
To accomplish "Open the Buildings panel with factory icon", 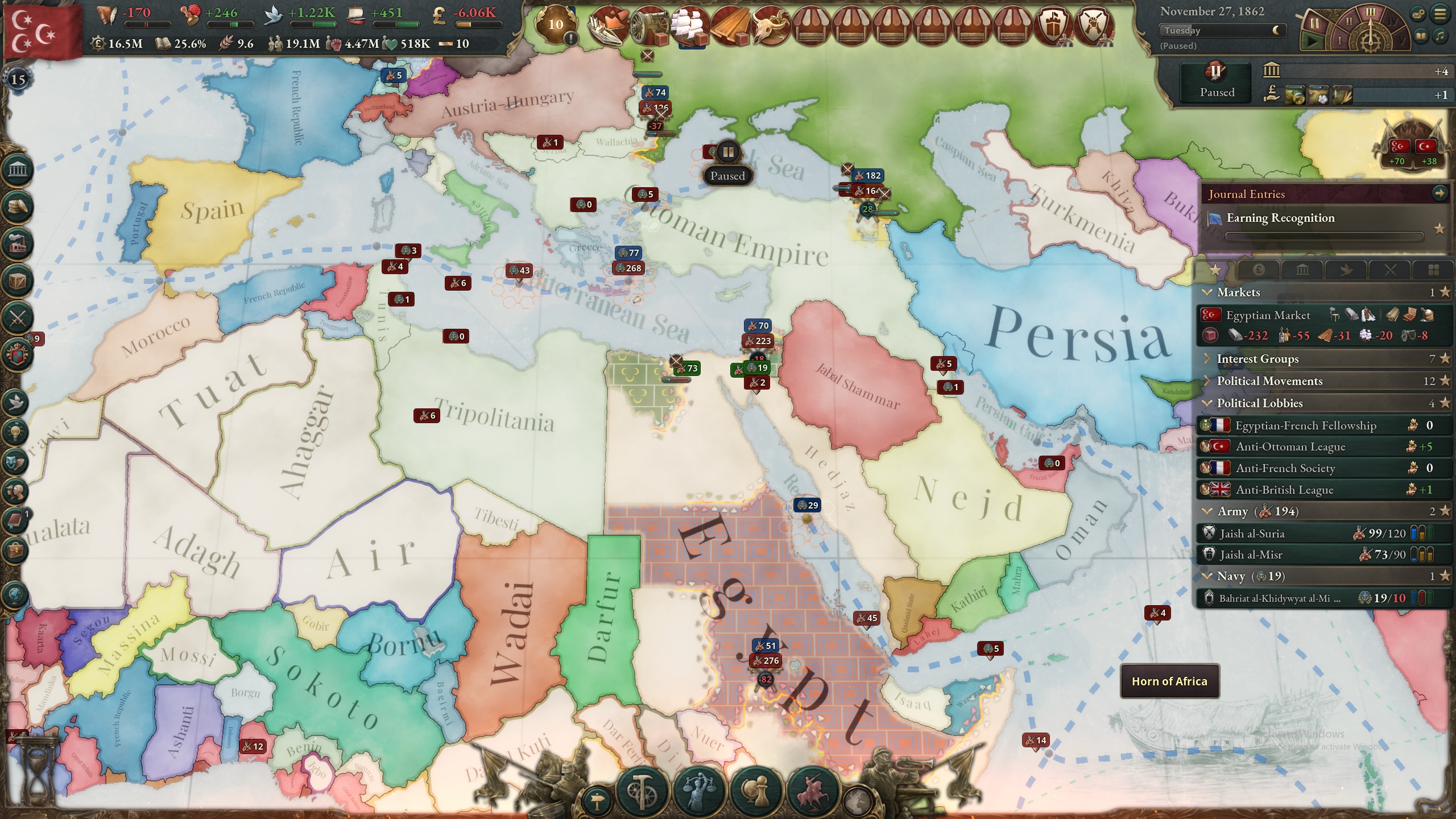I will tap(18, 243).
